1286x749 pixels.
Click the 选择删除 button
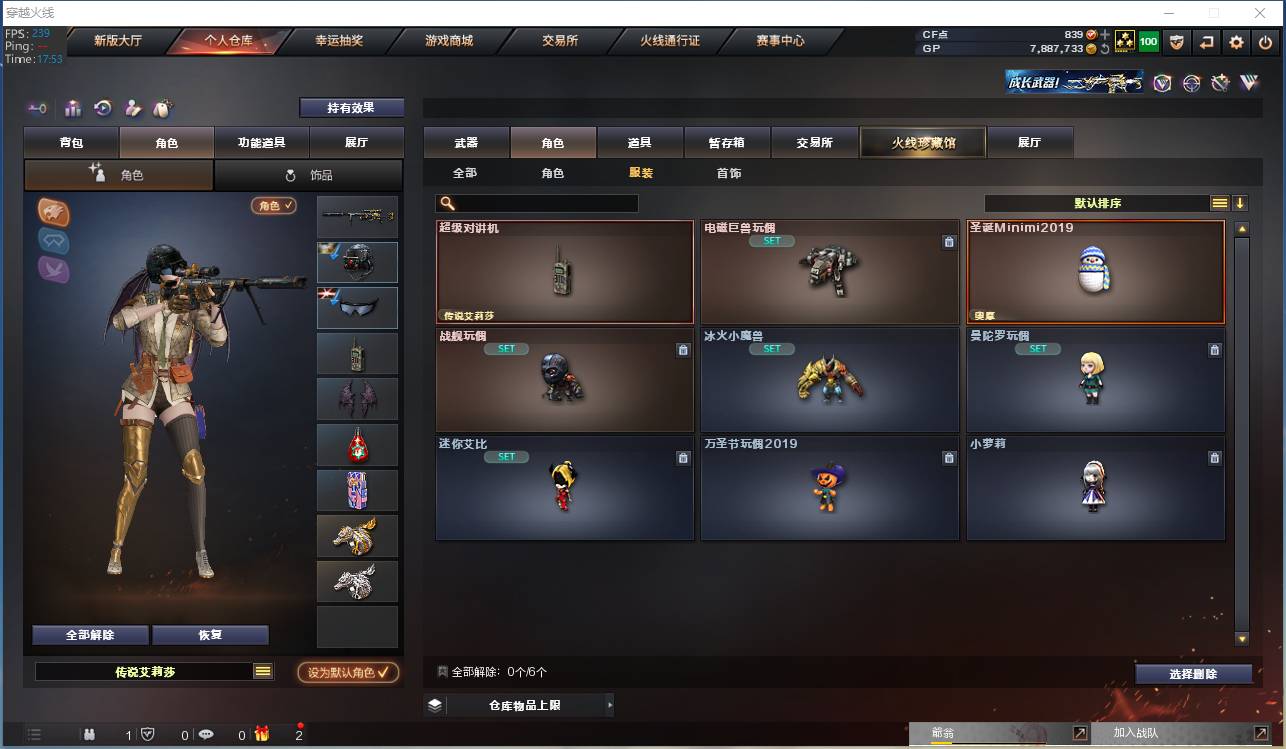coord(1193,673)
